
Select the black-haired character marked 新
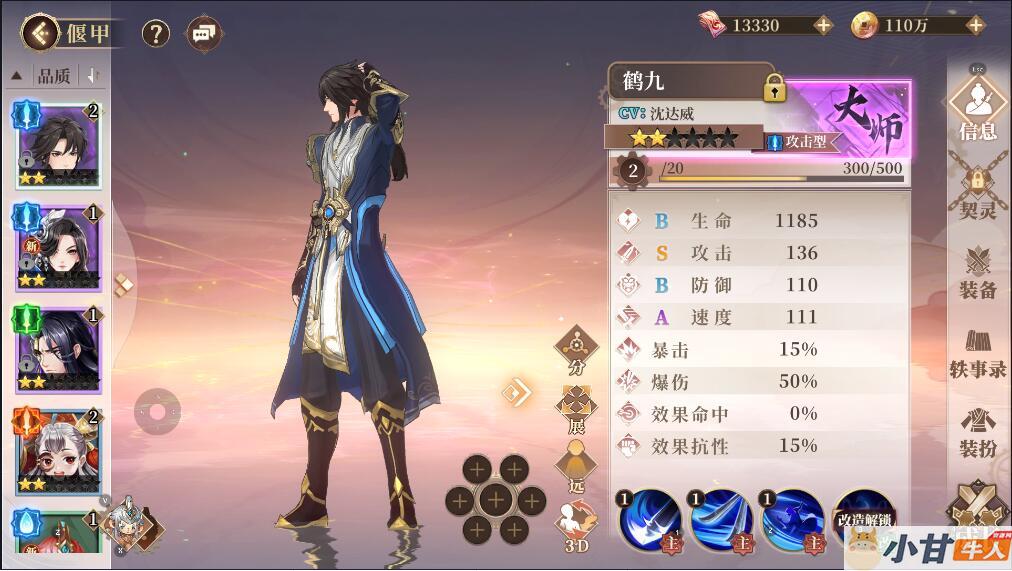[x=57, y=245]
